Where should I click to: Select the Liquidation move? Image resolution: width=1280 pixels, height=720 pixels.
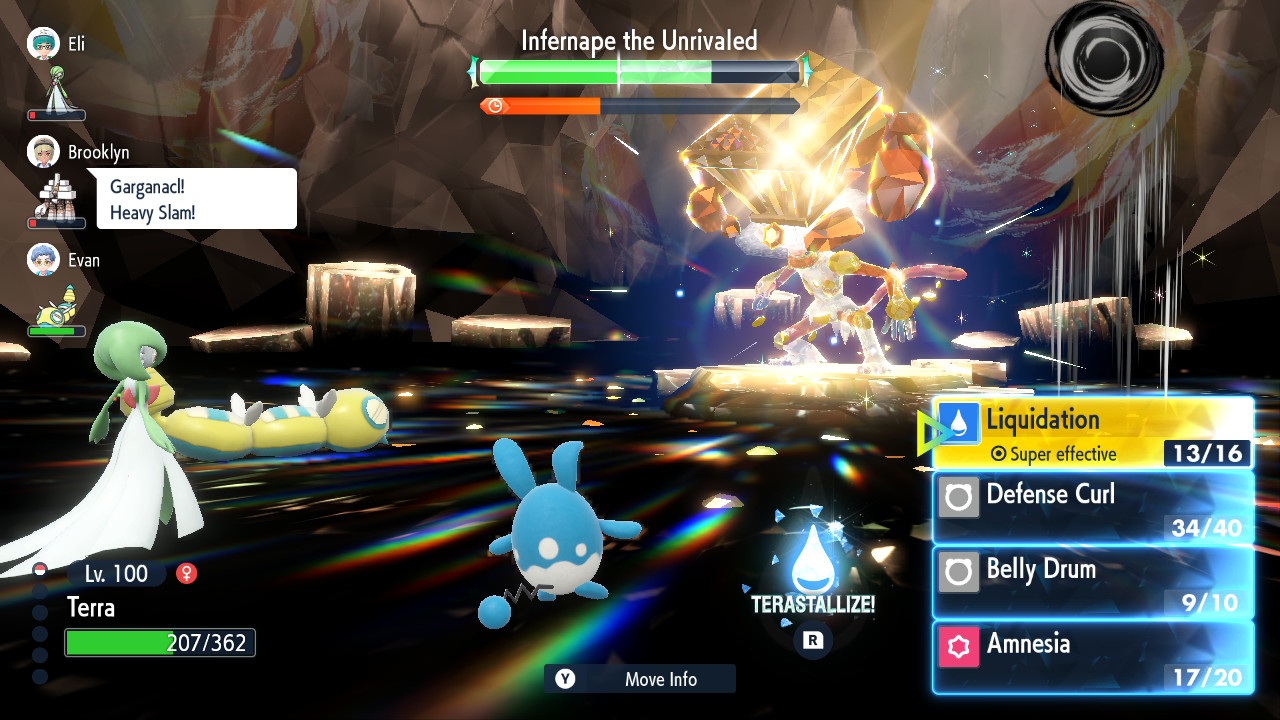click(1092, 433)
